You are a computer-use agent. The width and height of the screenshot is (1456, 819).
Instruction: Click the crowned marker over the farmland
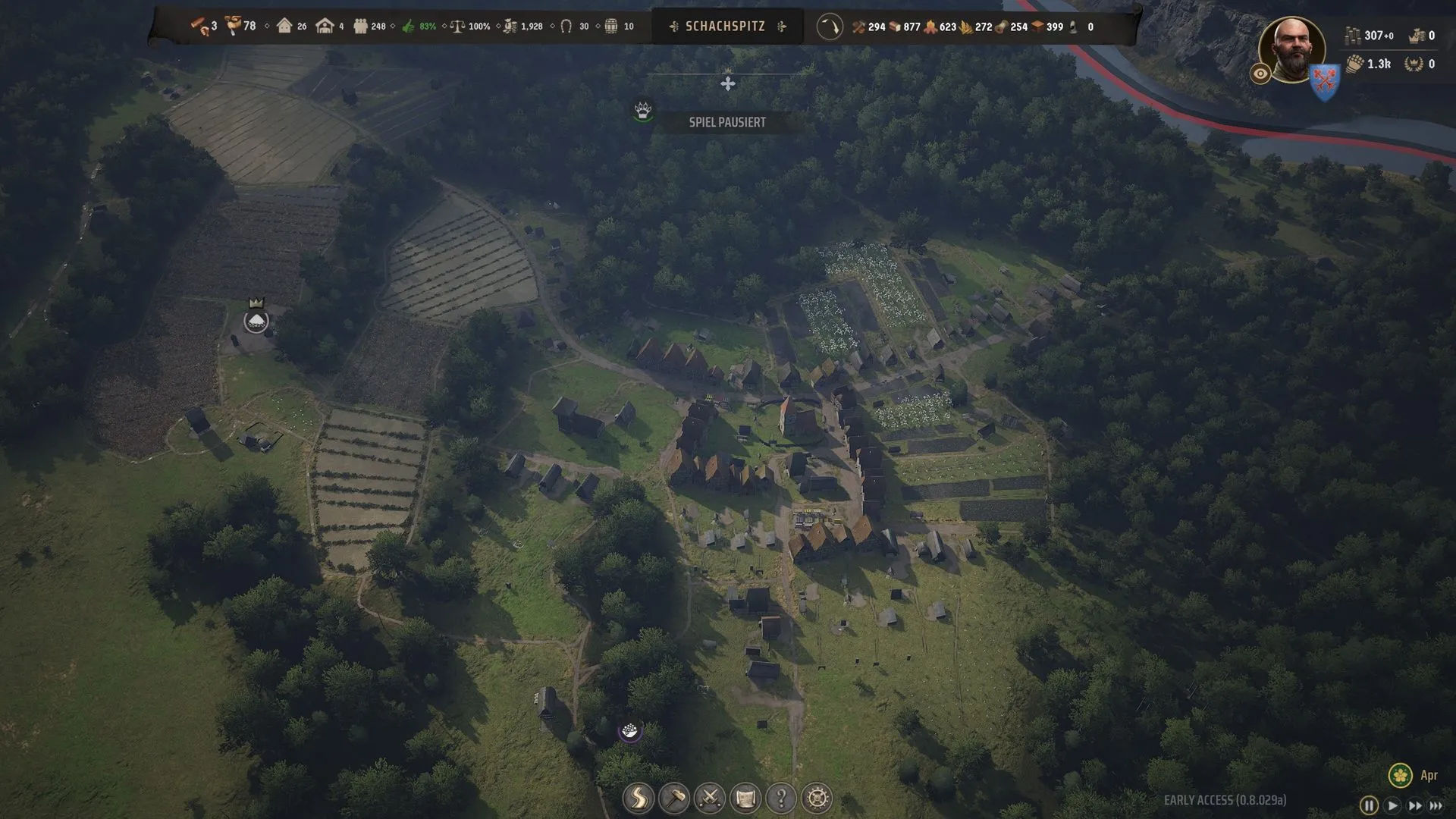[x=256, y=320]
